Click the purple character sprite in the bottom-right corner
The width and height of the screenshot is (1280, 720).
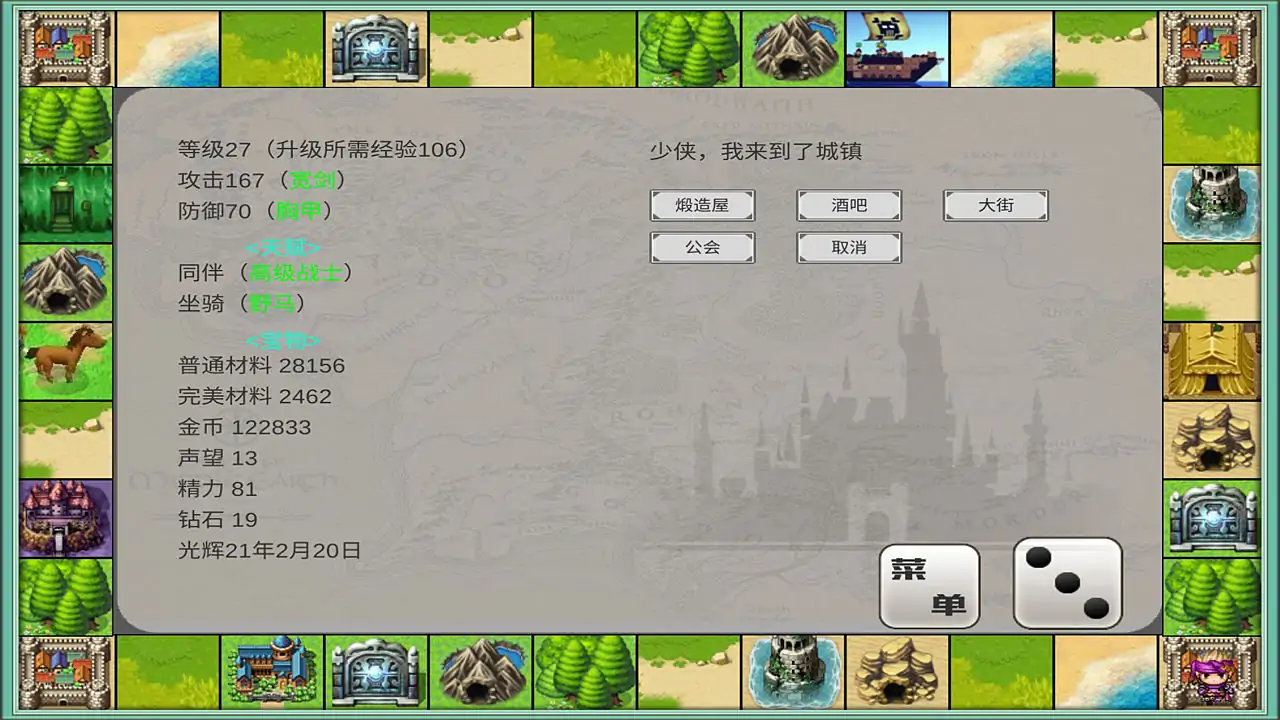(x=1212, y=672)
